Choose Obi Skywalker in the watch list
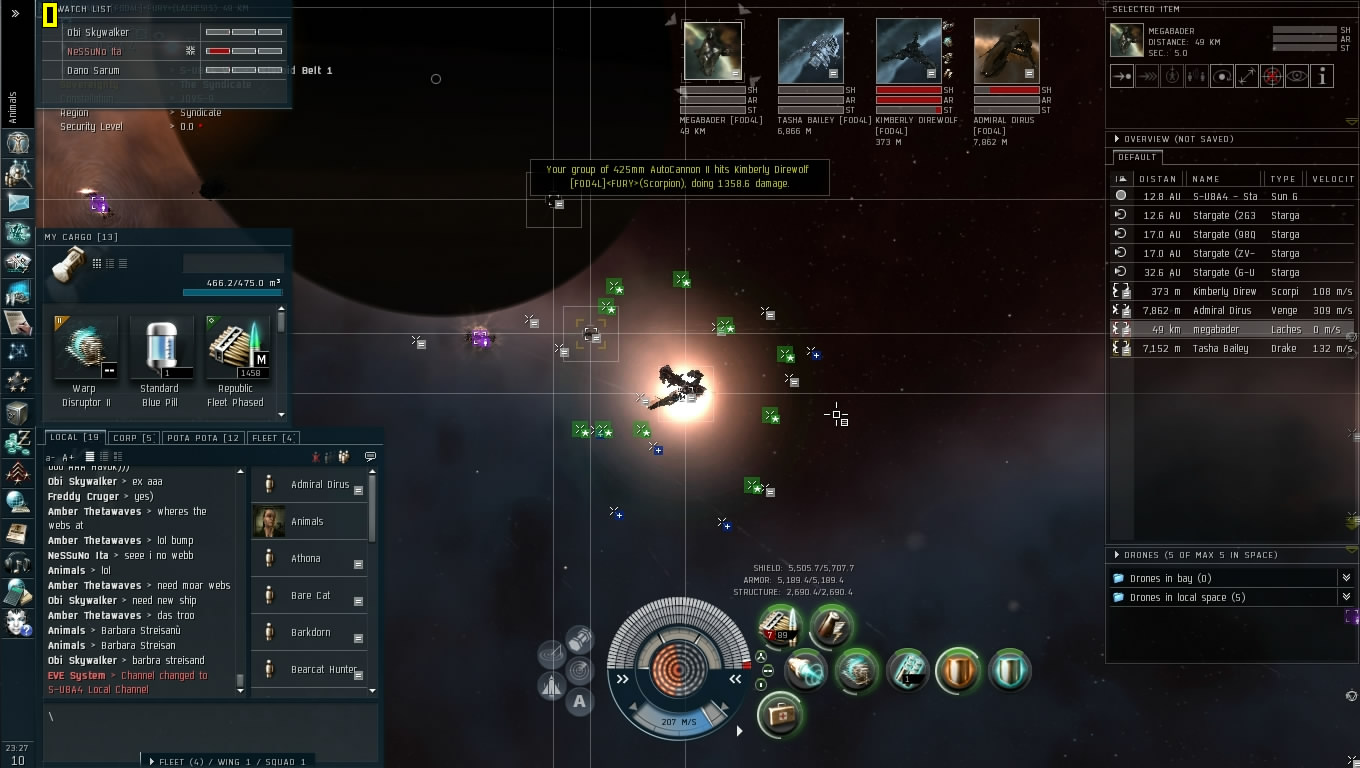 point(98,32)
